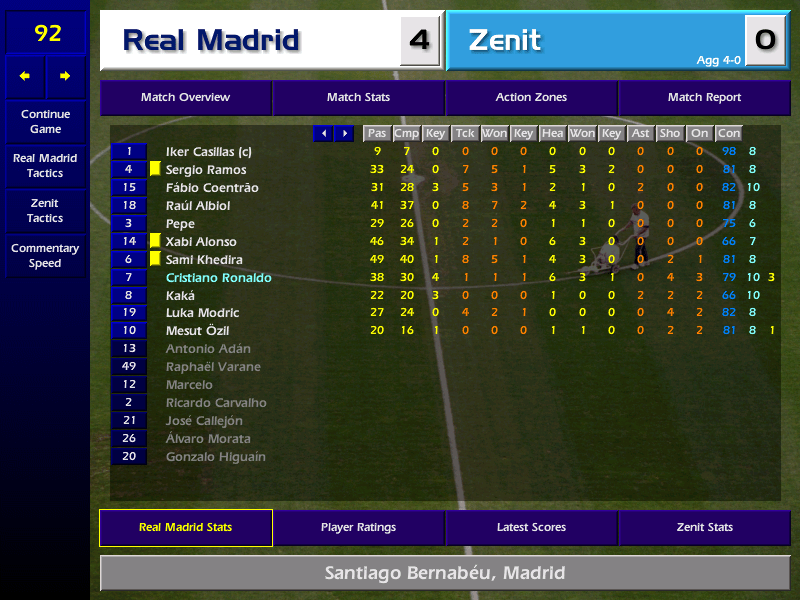The image size is (800, 600).
Task: Switch to Zenit Stats
Action: [x=704, y=528]
